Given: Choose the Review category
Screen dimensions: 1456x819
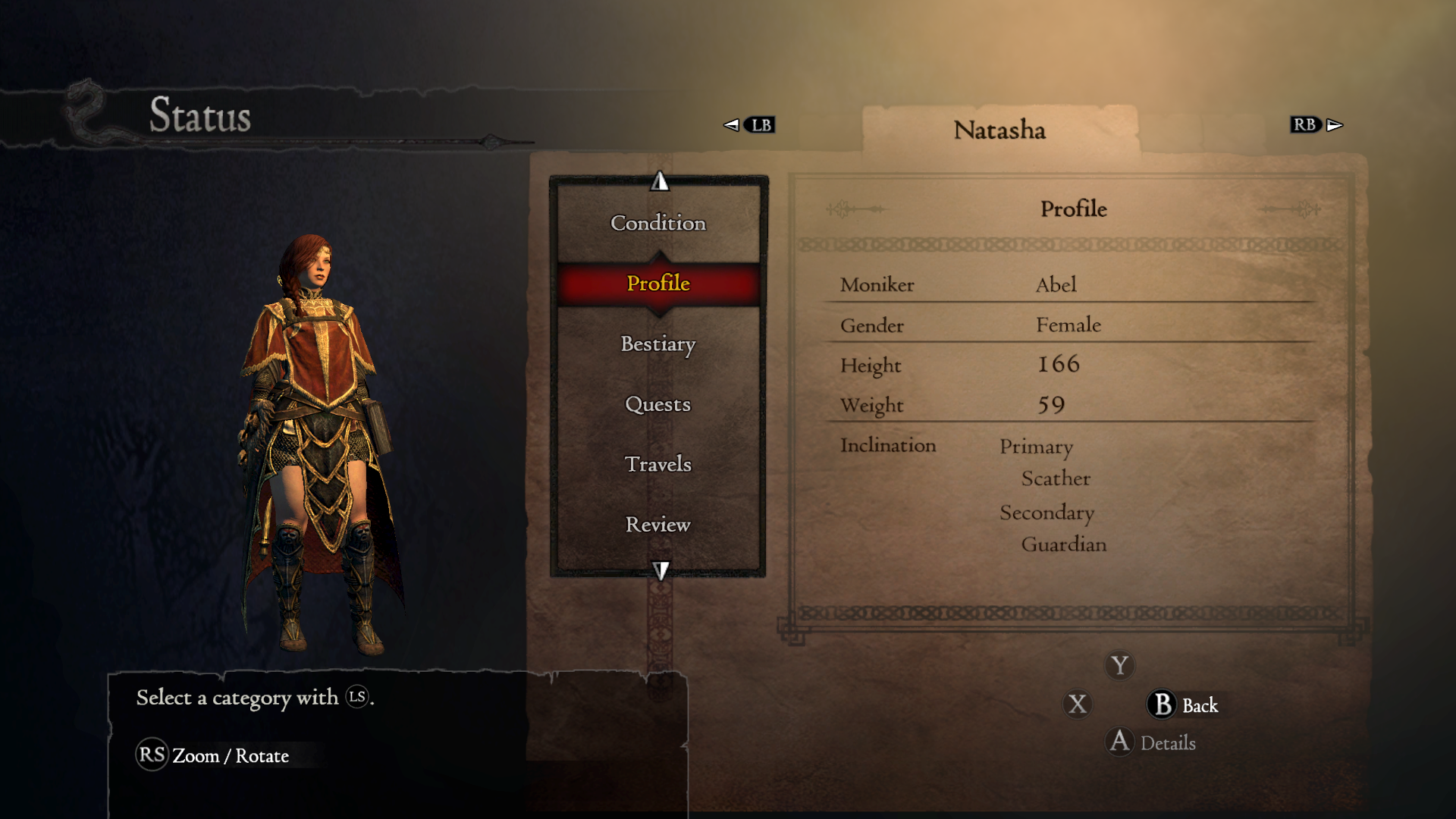Looking at the screenshot, I should (x=658, y=525).
